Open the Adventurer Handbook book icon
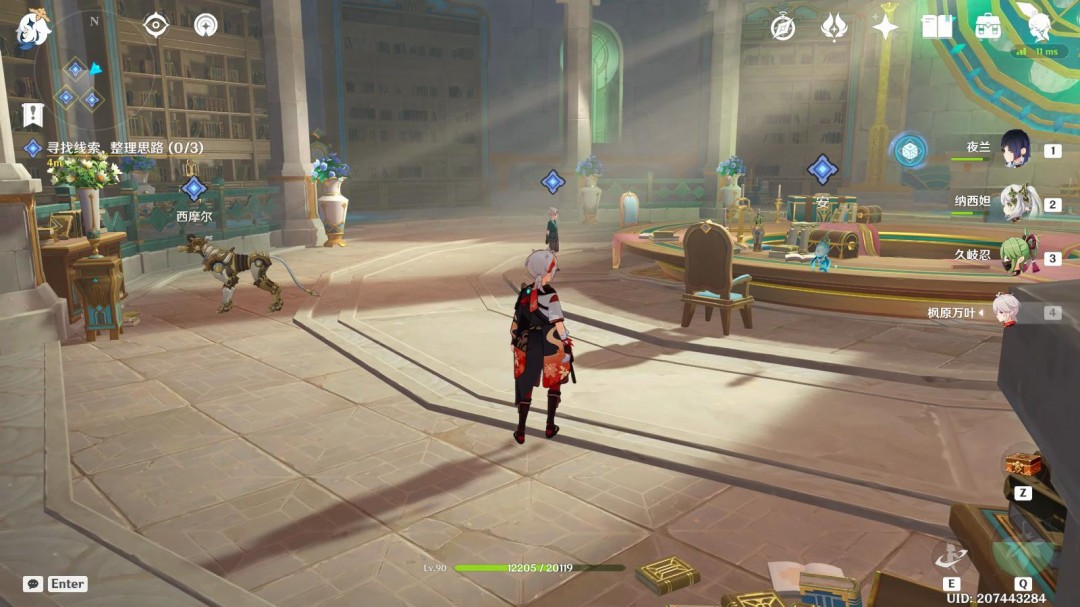1080x607 pixels. coord(937,27)
